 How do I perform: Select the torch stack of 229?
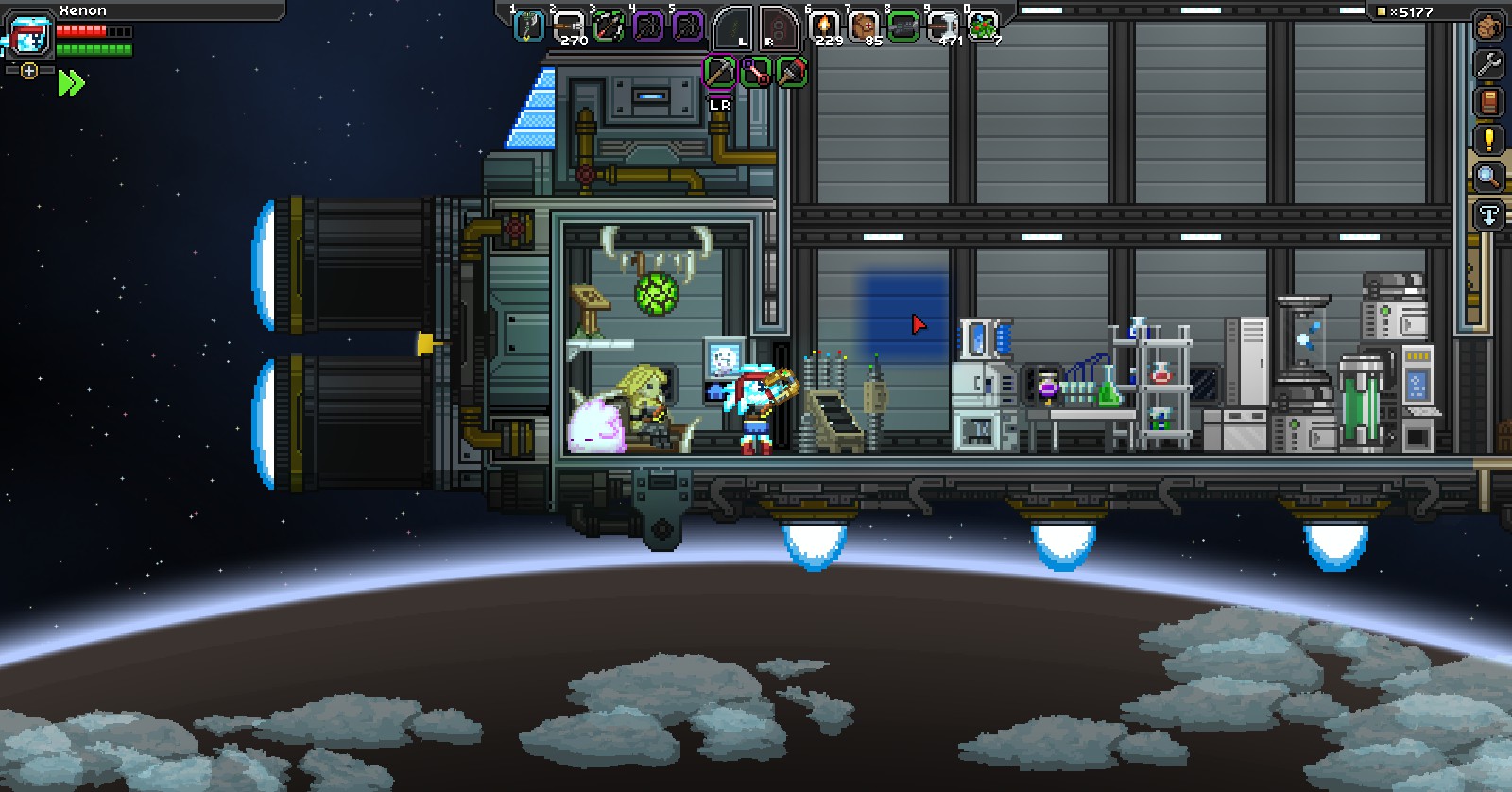825,26
